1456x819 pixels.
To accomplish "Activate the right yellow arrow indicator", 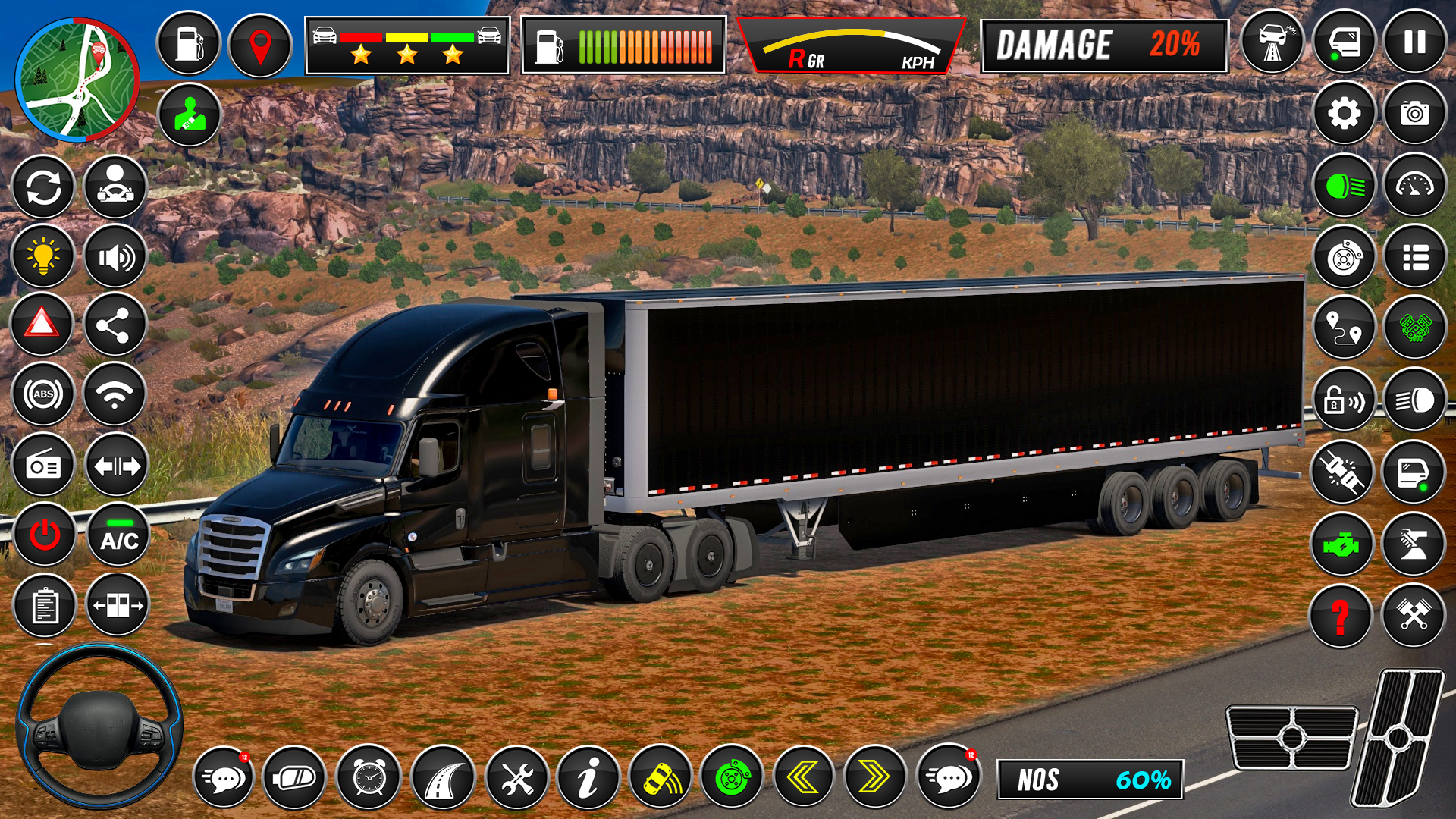I will 874,777.
